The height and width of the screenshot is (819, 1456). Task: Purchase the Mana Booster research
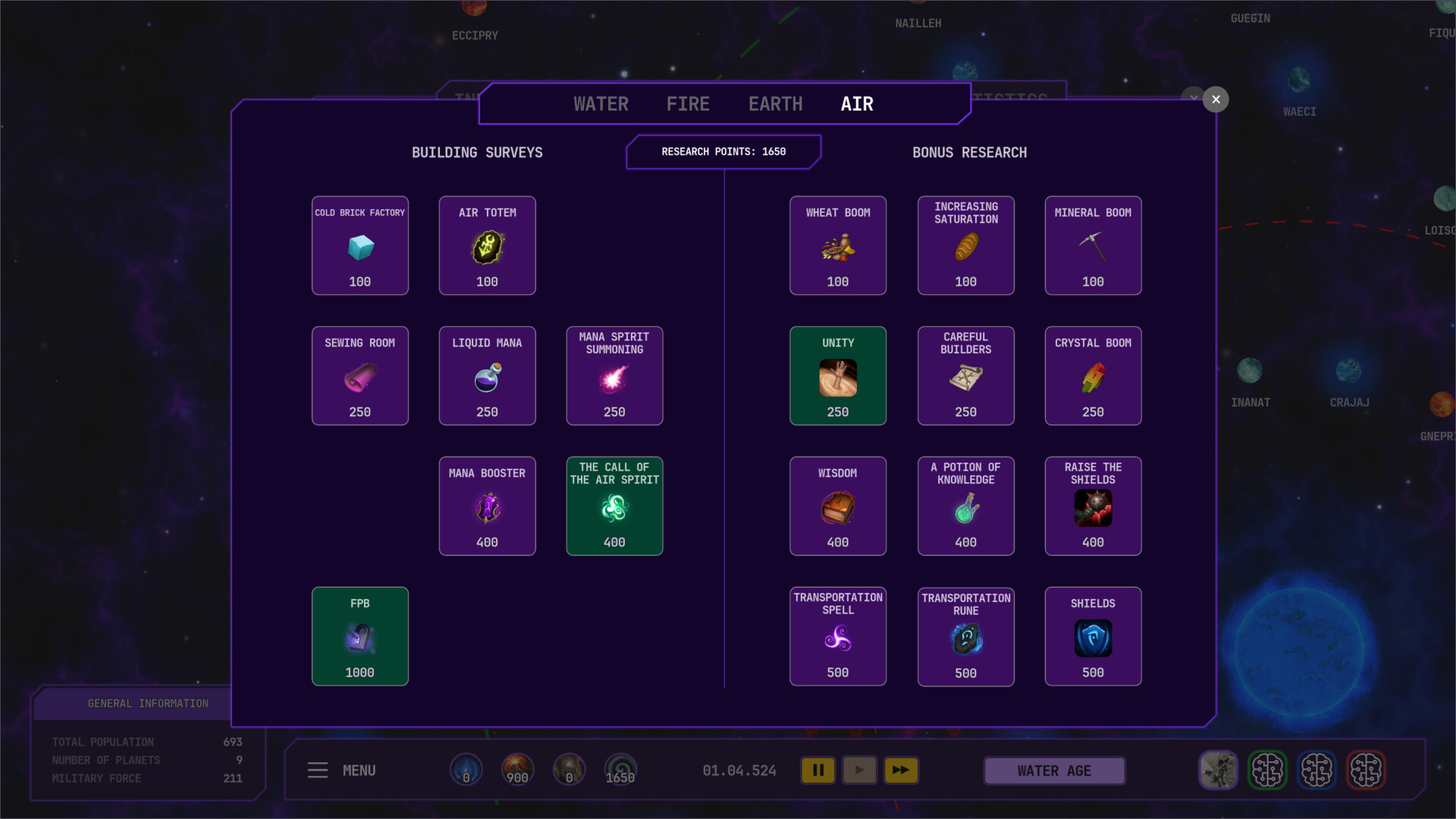[x=486, y=505]
